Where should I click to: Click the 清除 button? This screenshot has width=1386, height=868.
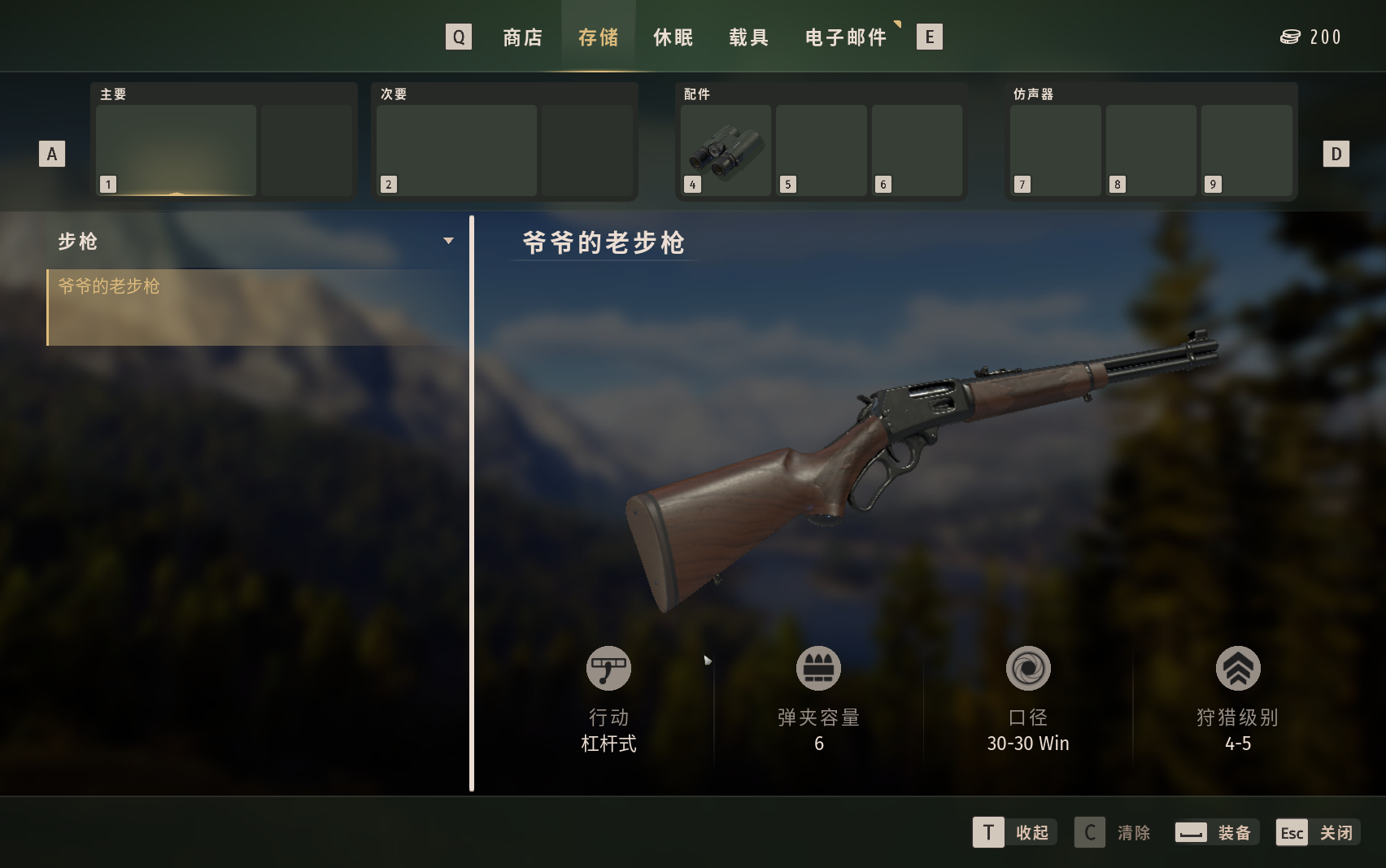tap(1132, 832)
